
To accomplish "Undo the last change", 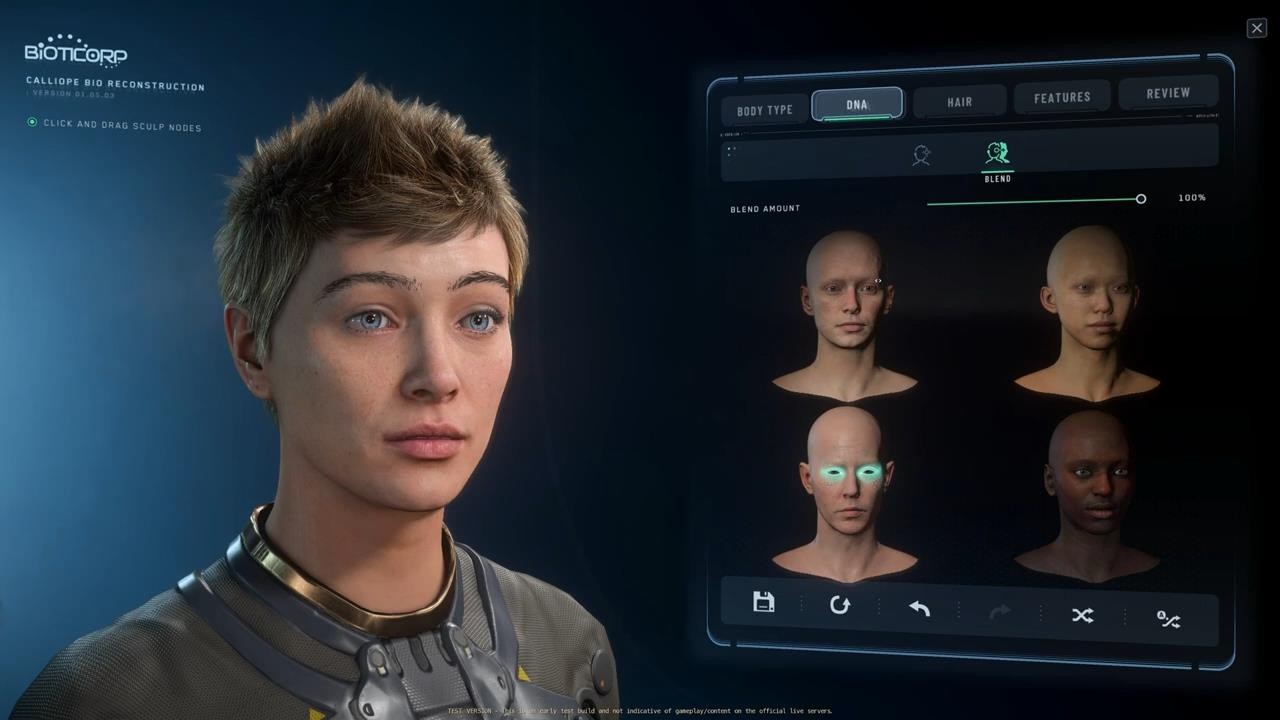I will [919, 608].
